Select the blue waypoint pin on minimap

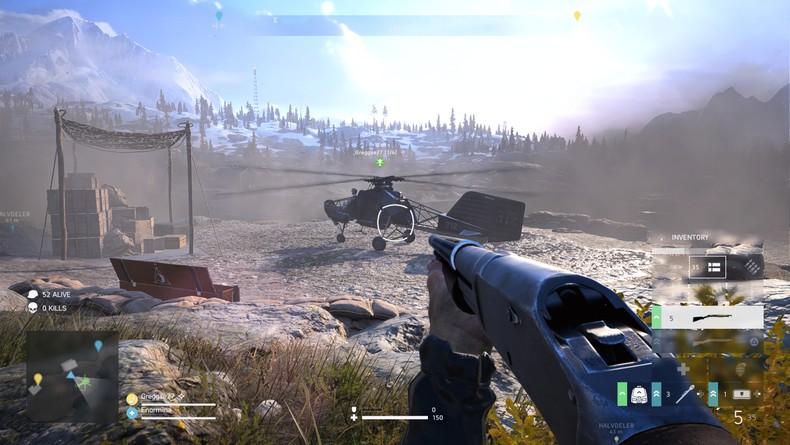[x=98, y=346]
